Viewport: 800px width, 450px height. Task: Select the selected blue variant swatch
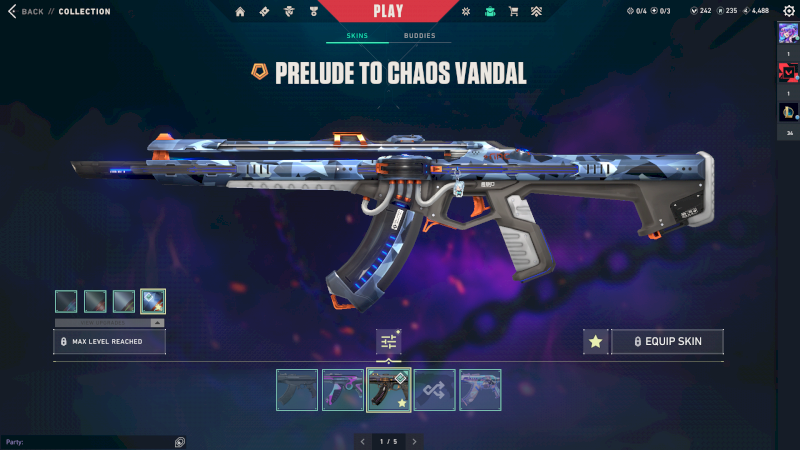[153, 300]
